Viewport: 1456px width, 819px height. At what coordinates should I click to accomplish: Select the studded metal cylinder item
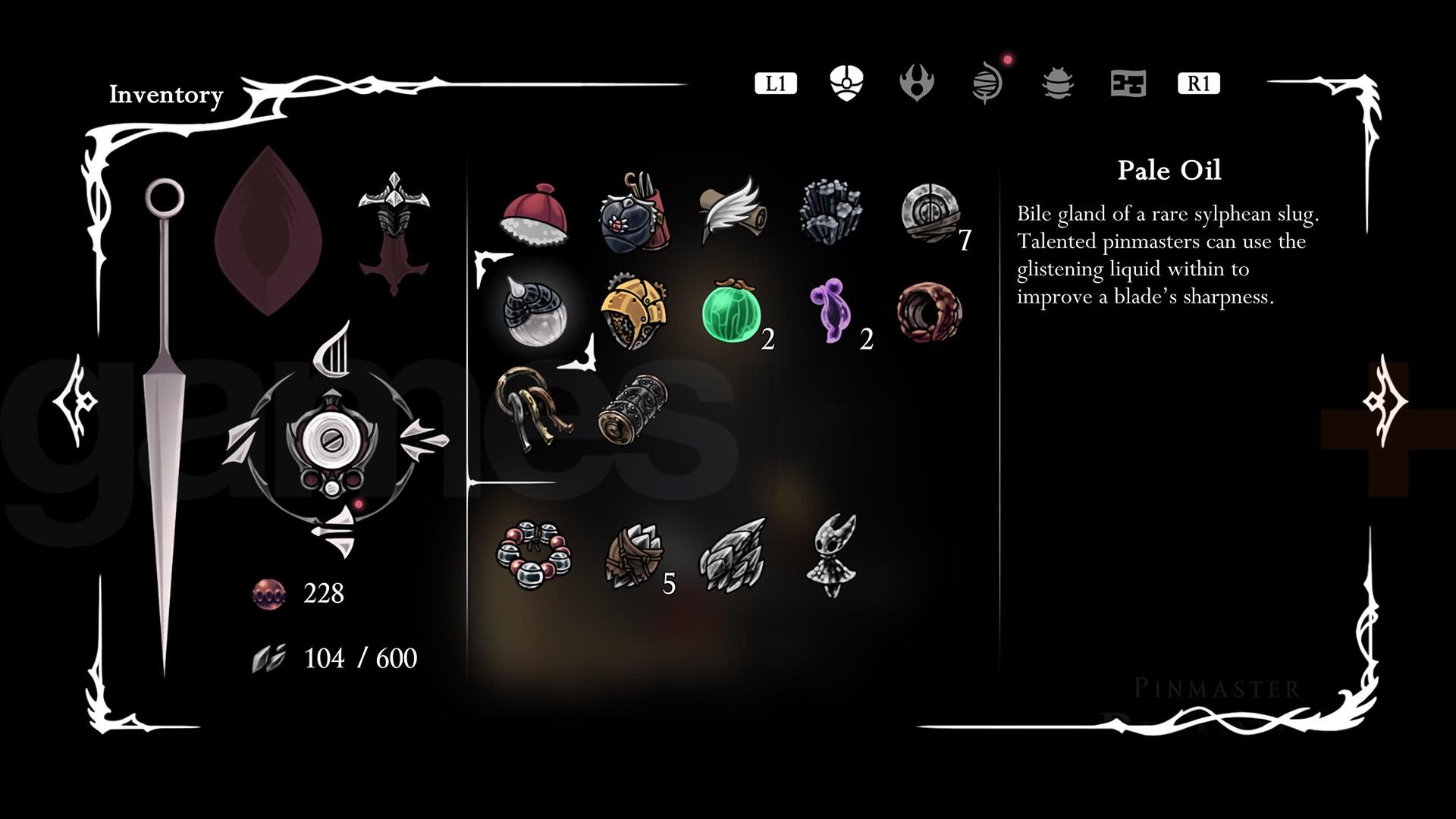(x=633, y=409)
